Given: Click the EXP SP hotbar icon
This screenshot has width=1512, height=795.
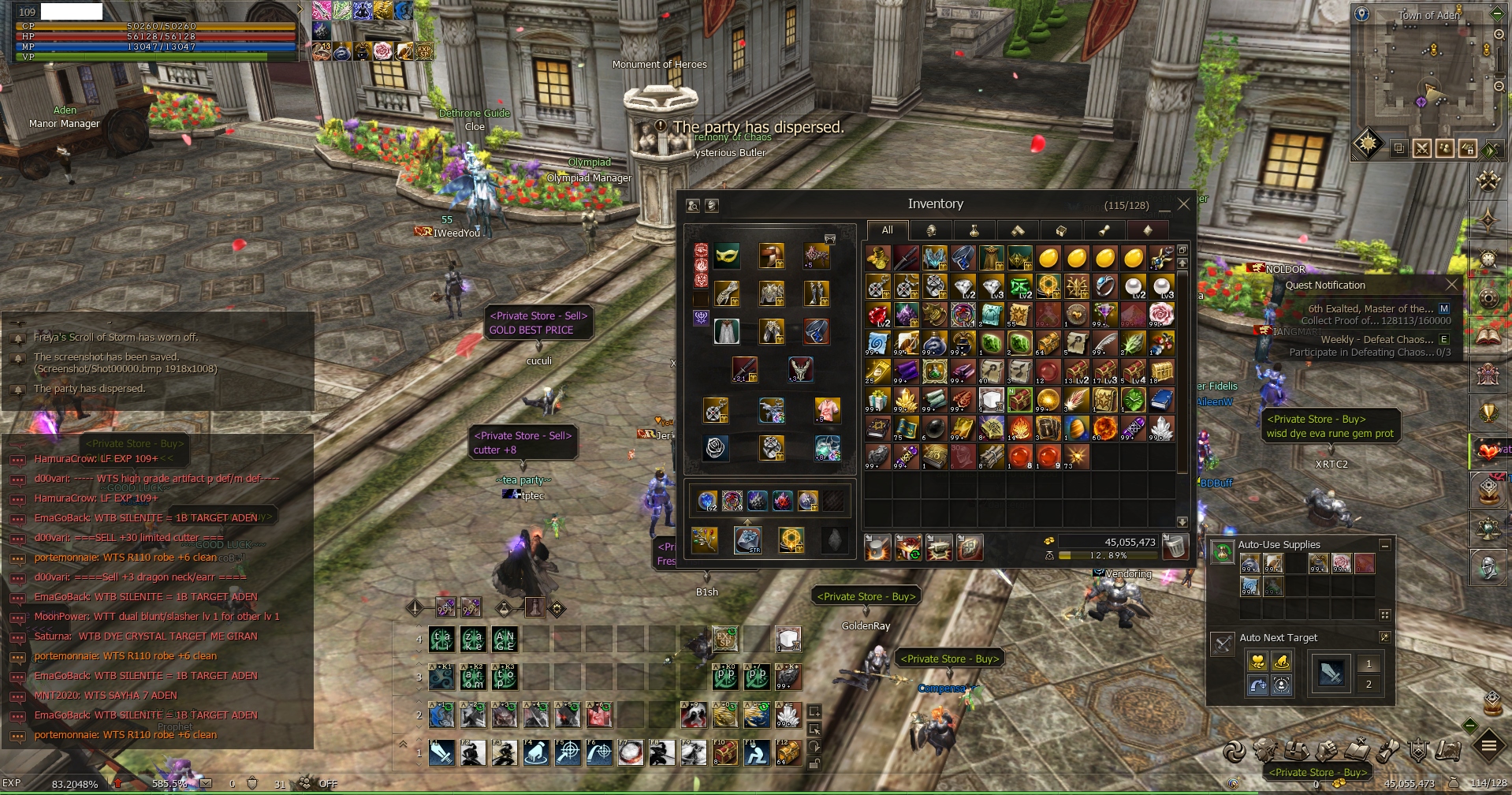Looking at the screenshot, I should coord(725,639).
